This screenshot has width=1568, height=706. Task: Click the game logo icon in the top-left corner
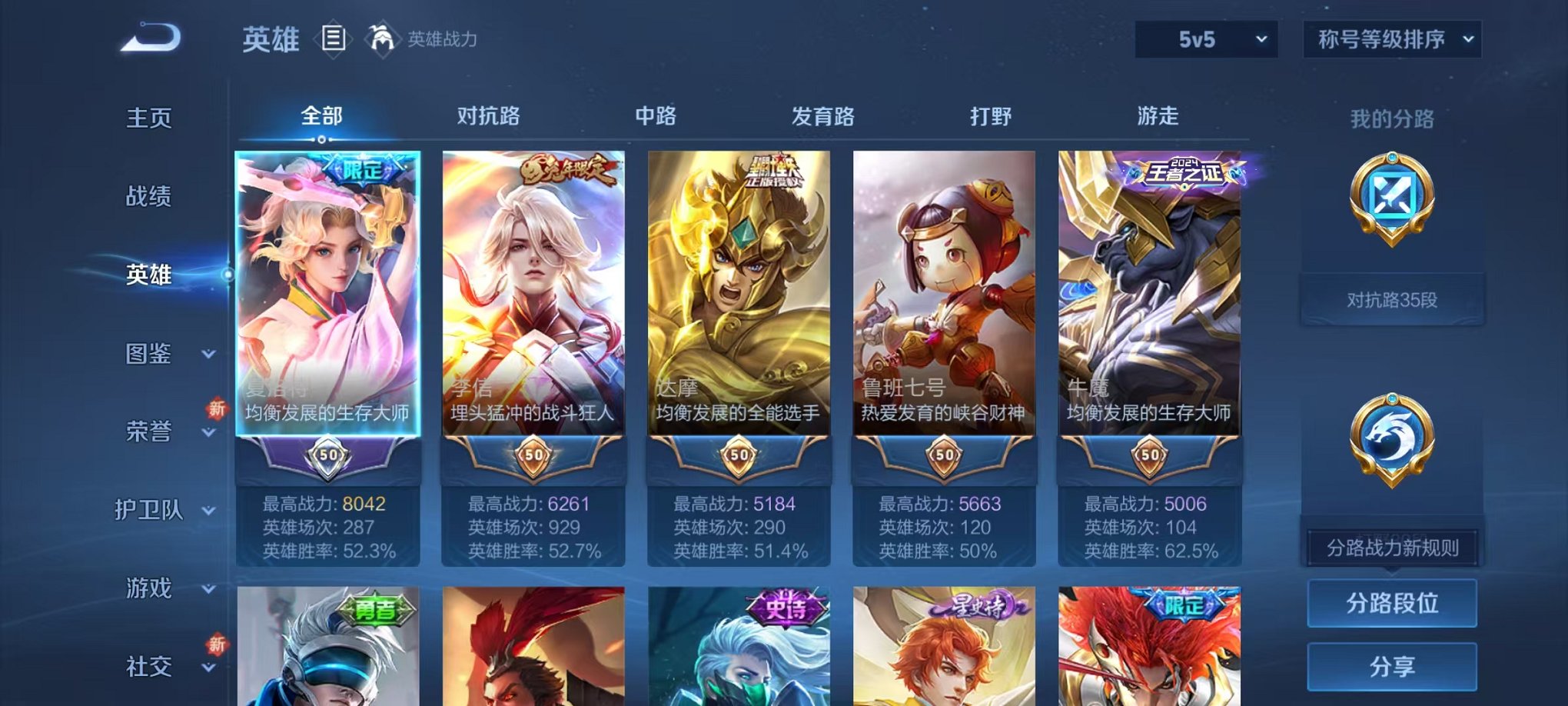point(151,37)
